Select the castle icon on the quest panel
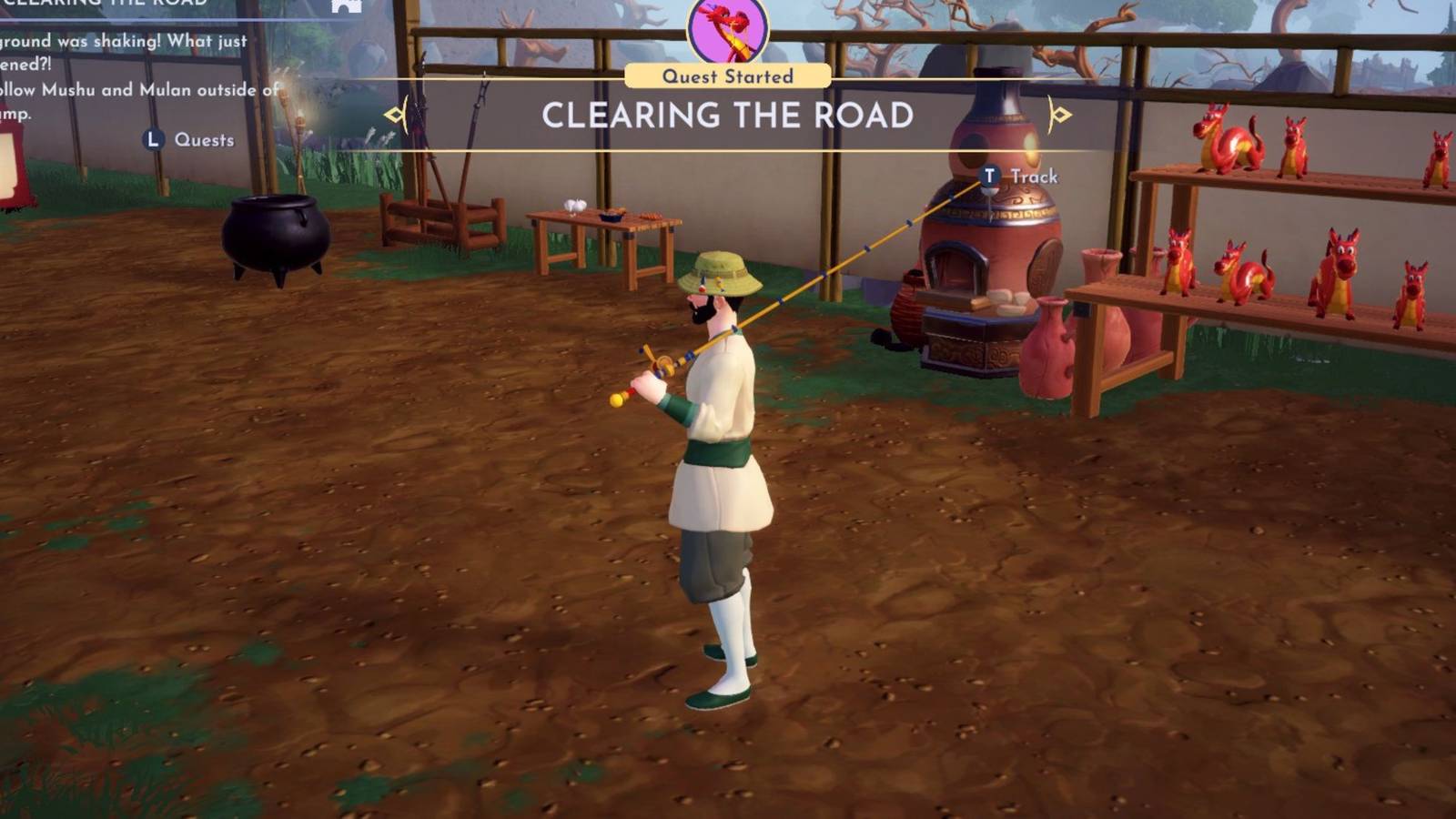The width and height of the screenshot is (1456, 819). [346, 6]
